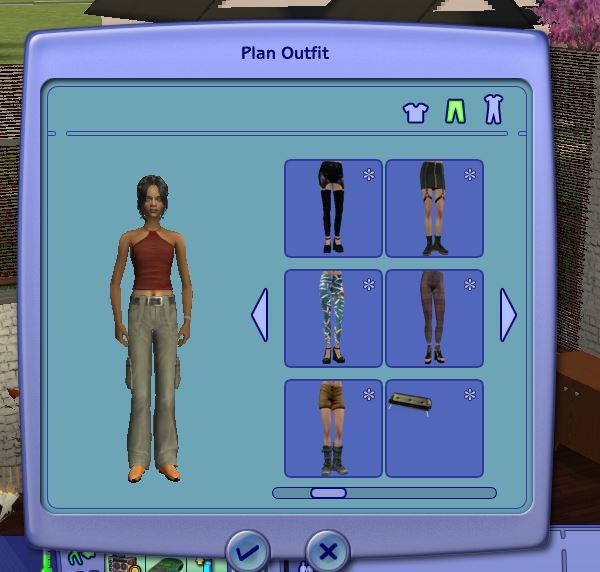Pick the black mini skirt with garters
The image size is (600, 572).
tap(434, 208)
